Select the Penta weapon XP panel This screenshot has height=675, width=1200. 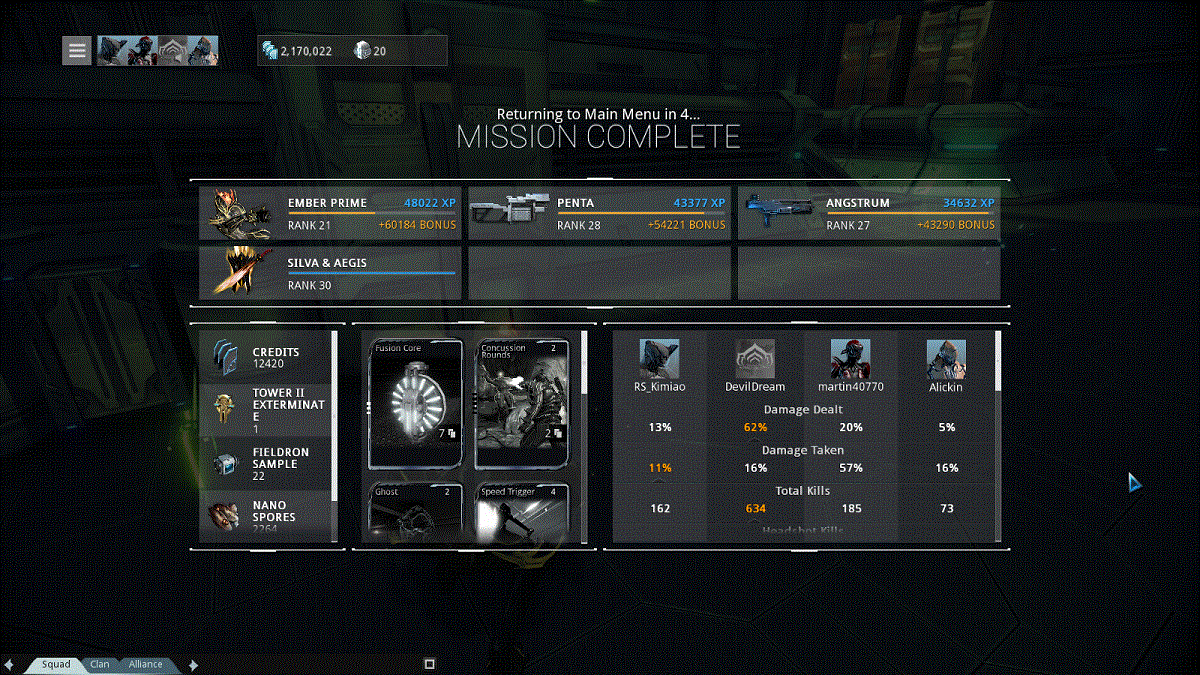coord(600,213)
